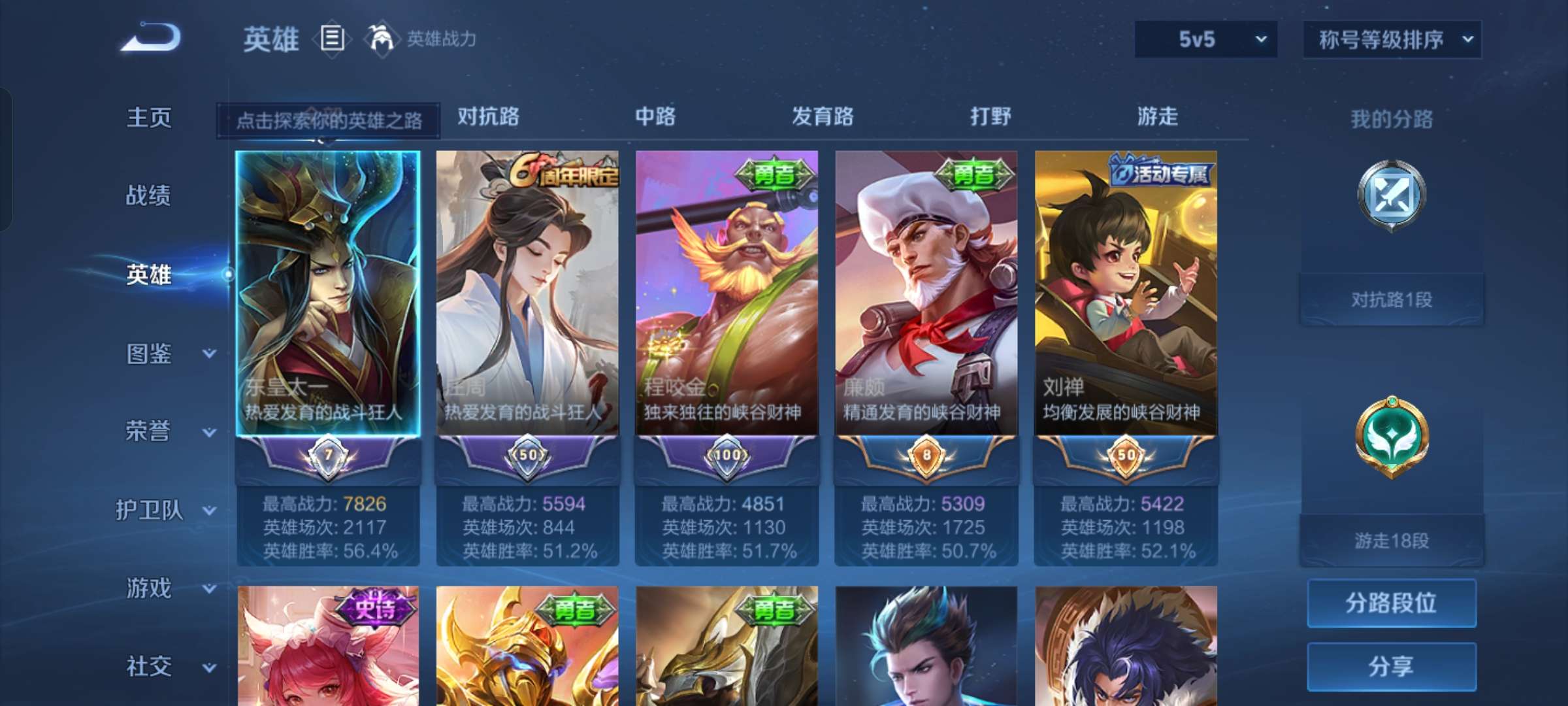The height and width of the screenshot is (706, 1568).
Task: Click the 分享 button
Action: (x=1392, y=665)
